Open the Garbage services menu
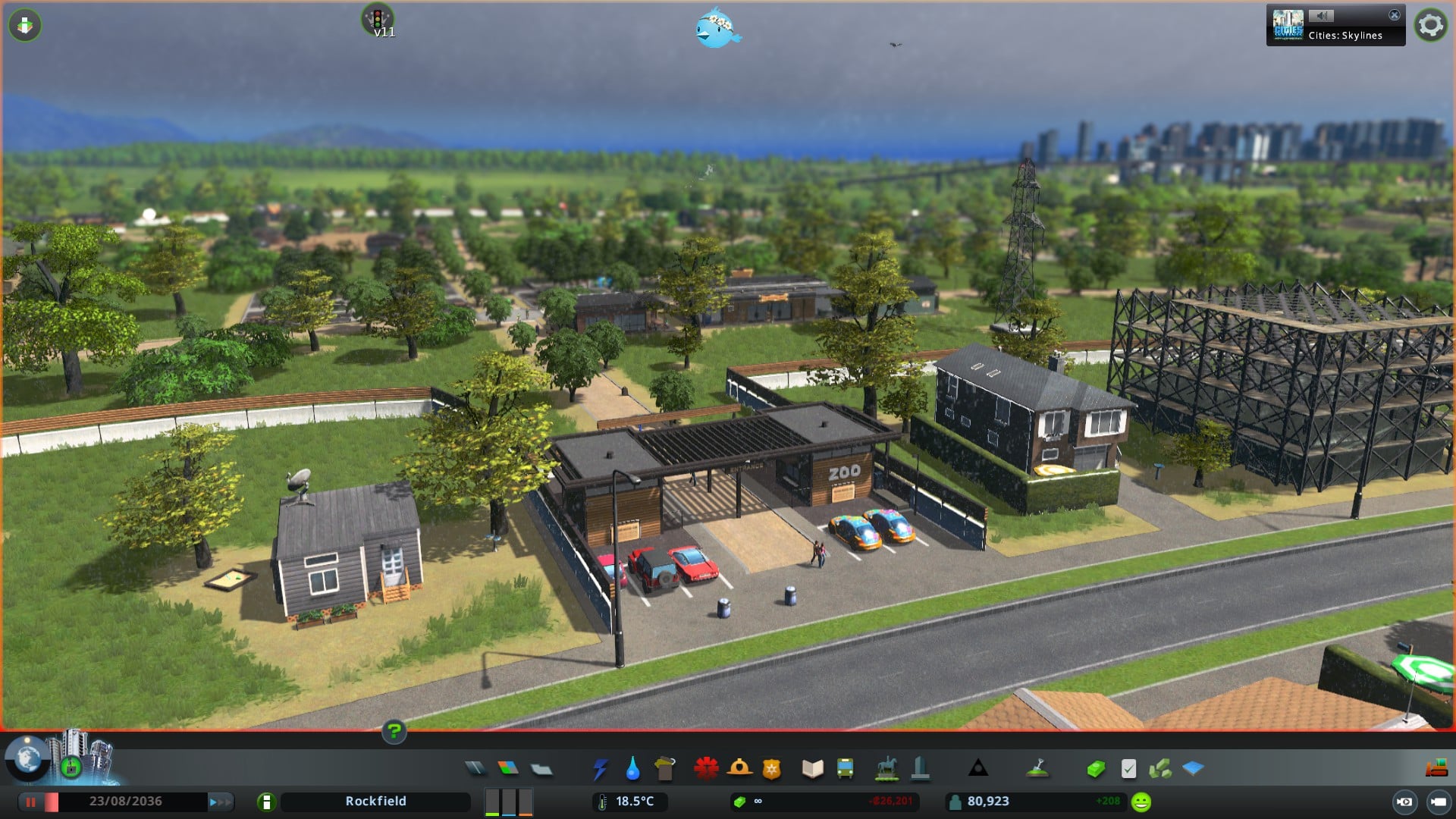1456x819 pixels. coord(665,769)
